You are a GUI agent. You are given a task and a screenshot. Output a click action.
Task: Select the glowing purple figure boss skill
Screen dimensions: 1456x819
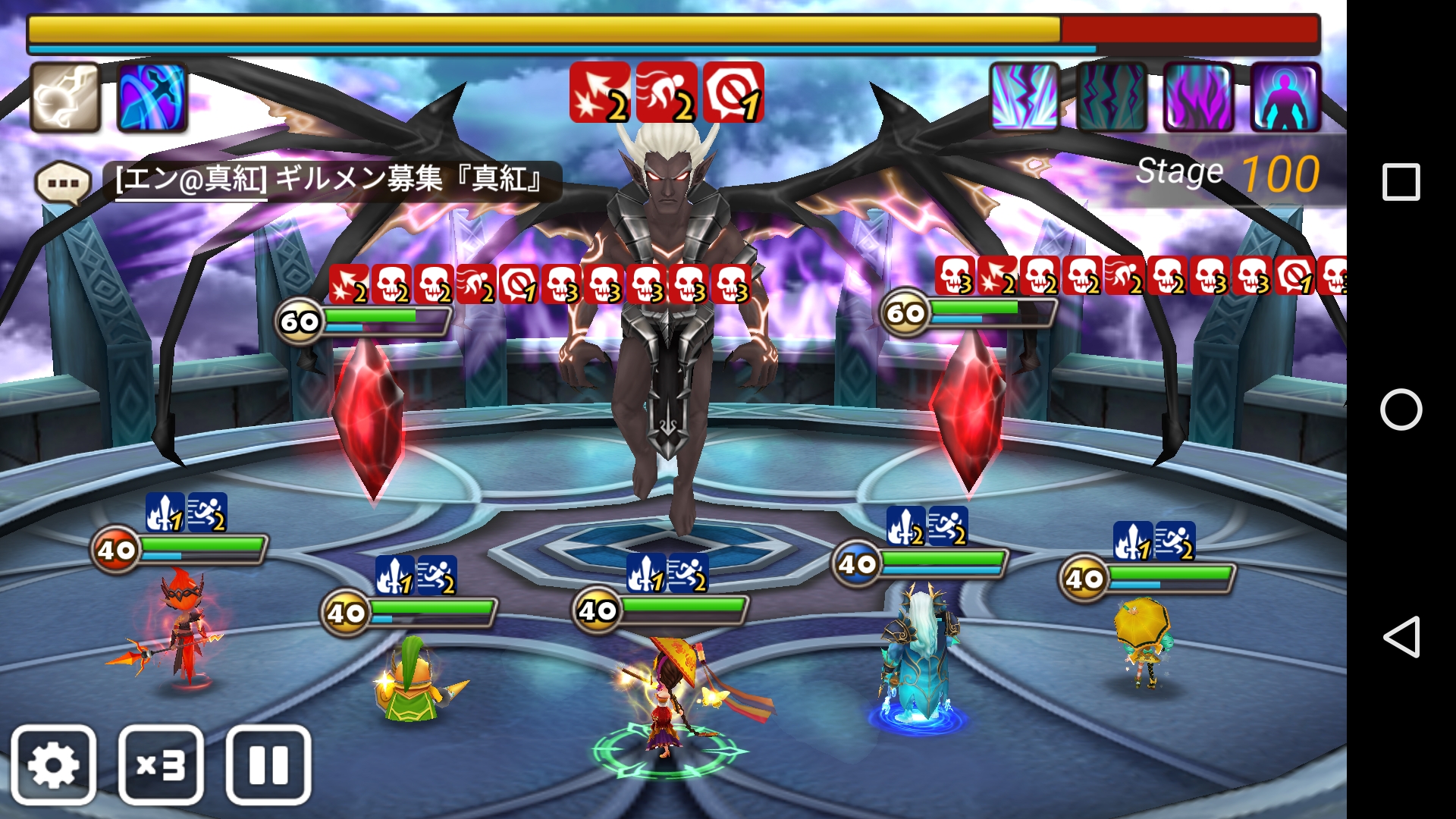[x=1285, y=97]
